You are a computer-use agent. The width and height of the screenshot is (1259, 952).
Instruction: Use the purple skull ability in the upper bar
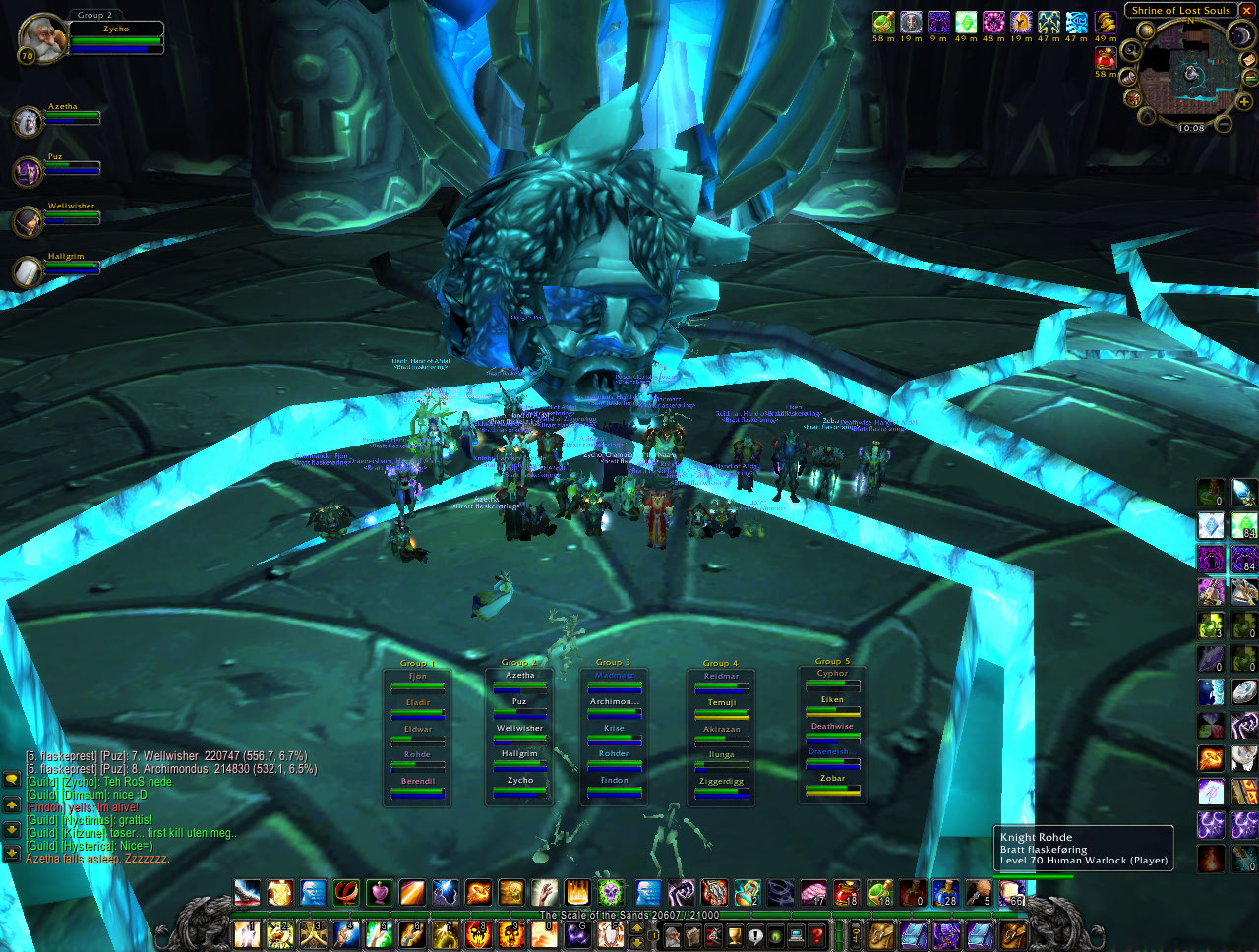click(612, 893)
